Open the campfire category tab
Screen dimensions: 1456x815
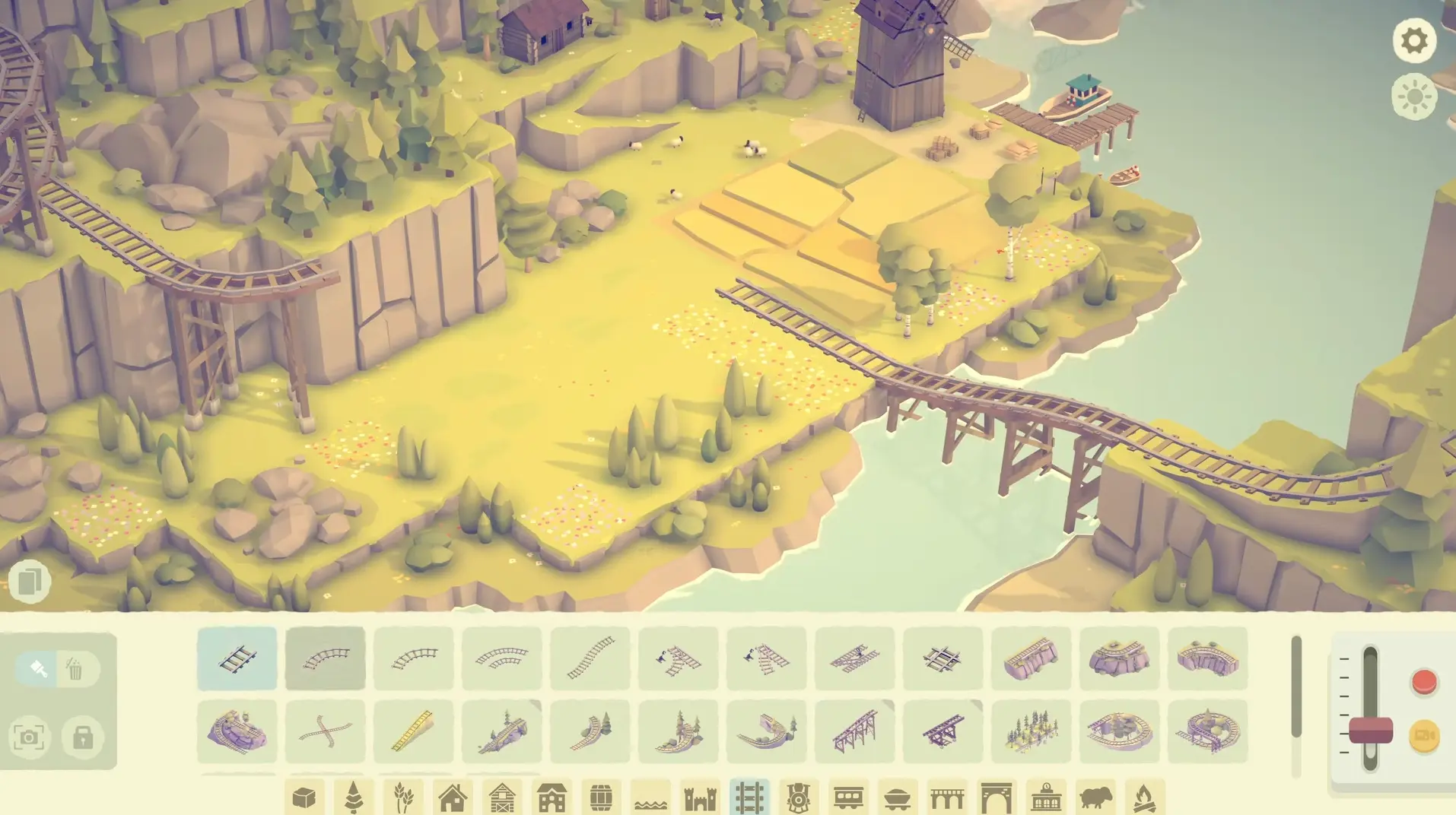pos(1145,798)
